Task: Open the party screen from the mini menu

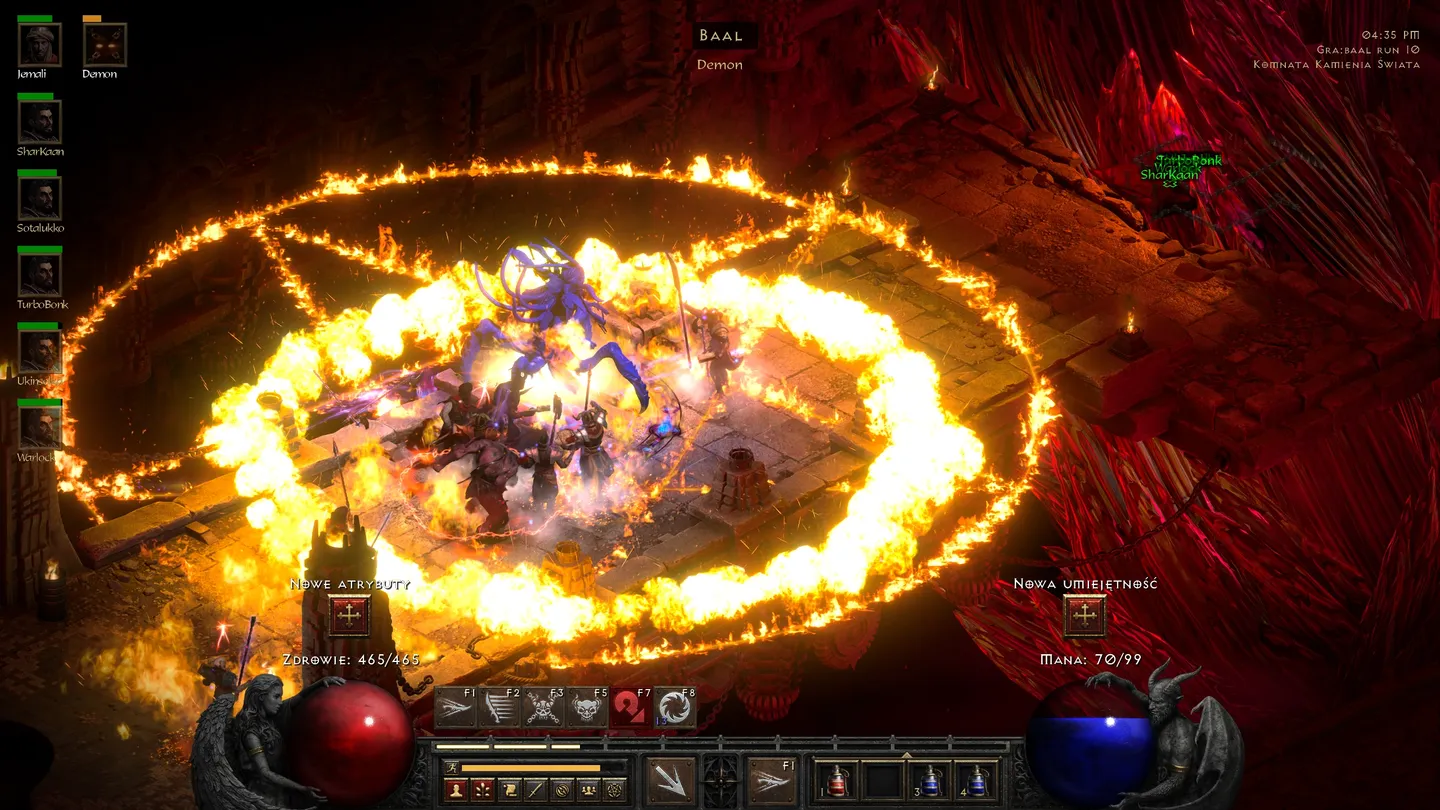Action: tap(588, 790)
